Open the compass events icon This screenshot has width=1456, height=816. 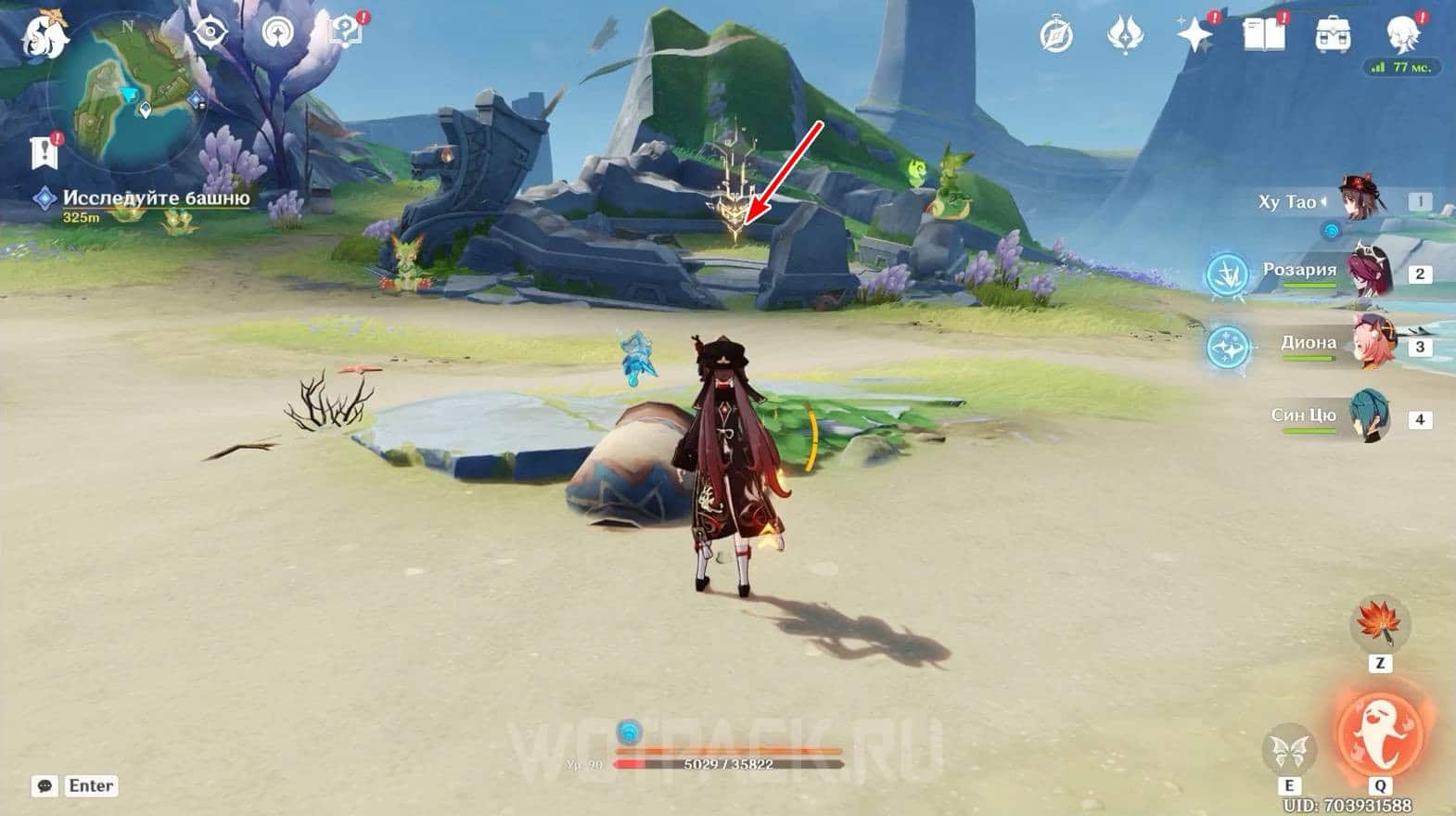point(1056,36)
